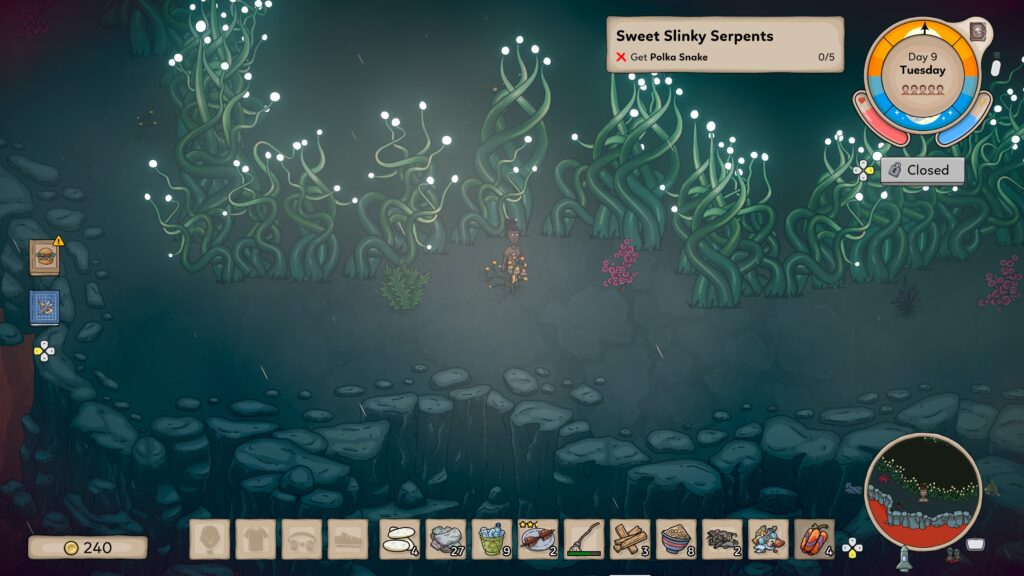Select the wooden planks hotbar slot
The image size is (1024, 576).
(x=630, y=539)
